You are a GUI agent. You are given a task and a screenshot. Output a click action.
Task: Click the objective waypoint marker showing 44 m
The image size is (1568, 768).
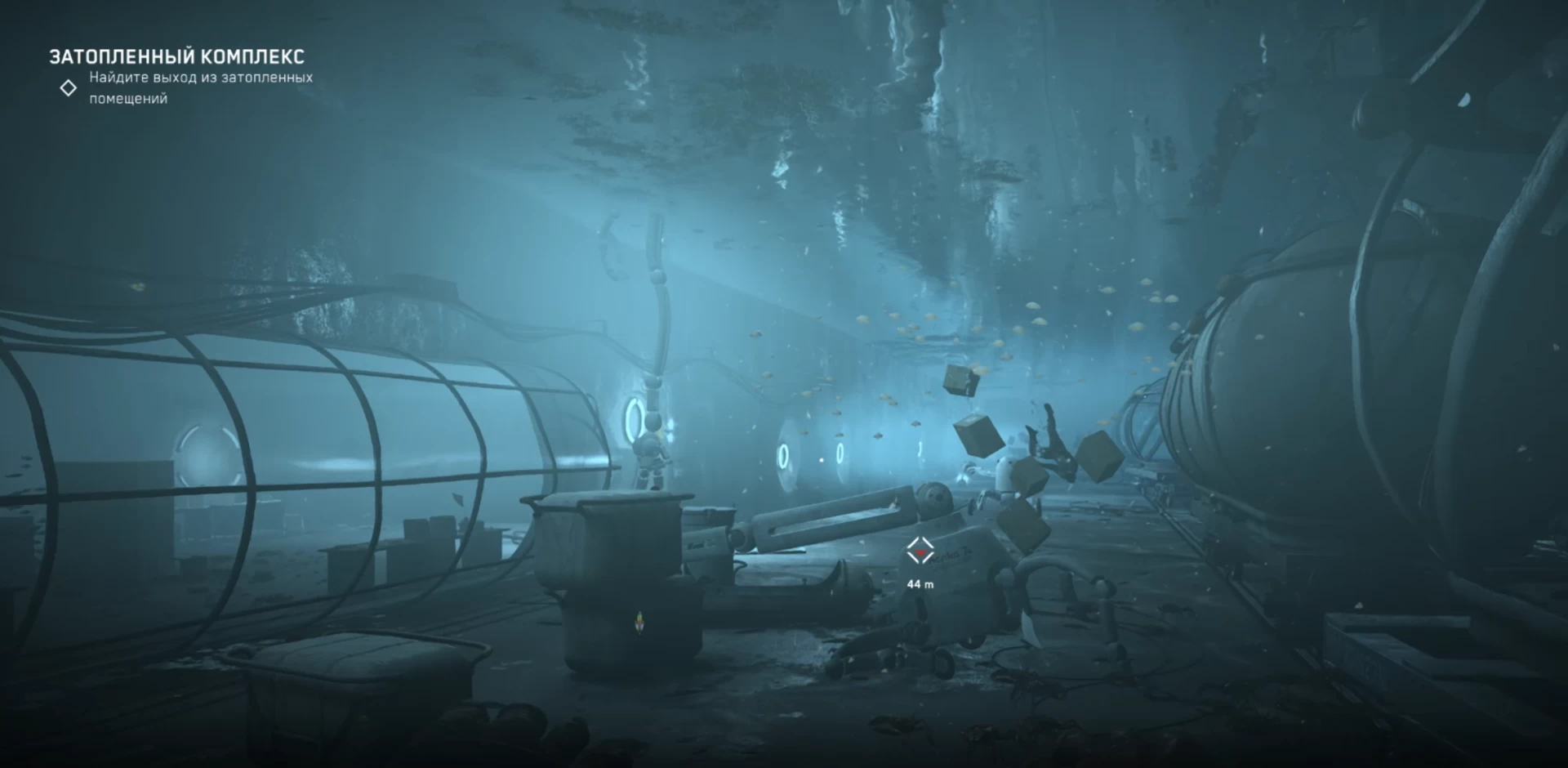920,551
